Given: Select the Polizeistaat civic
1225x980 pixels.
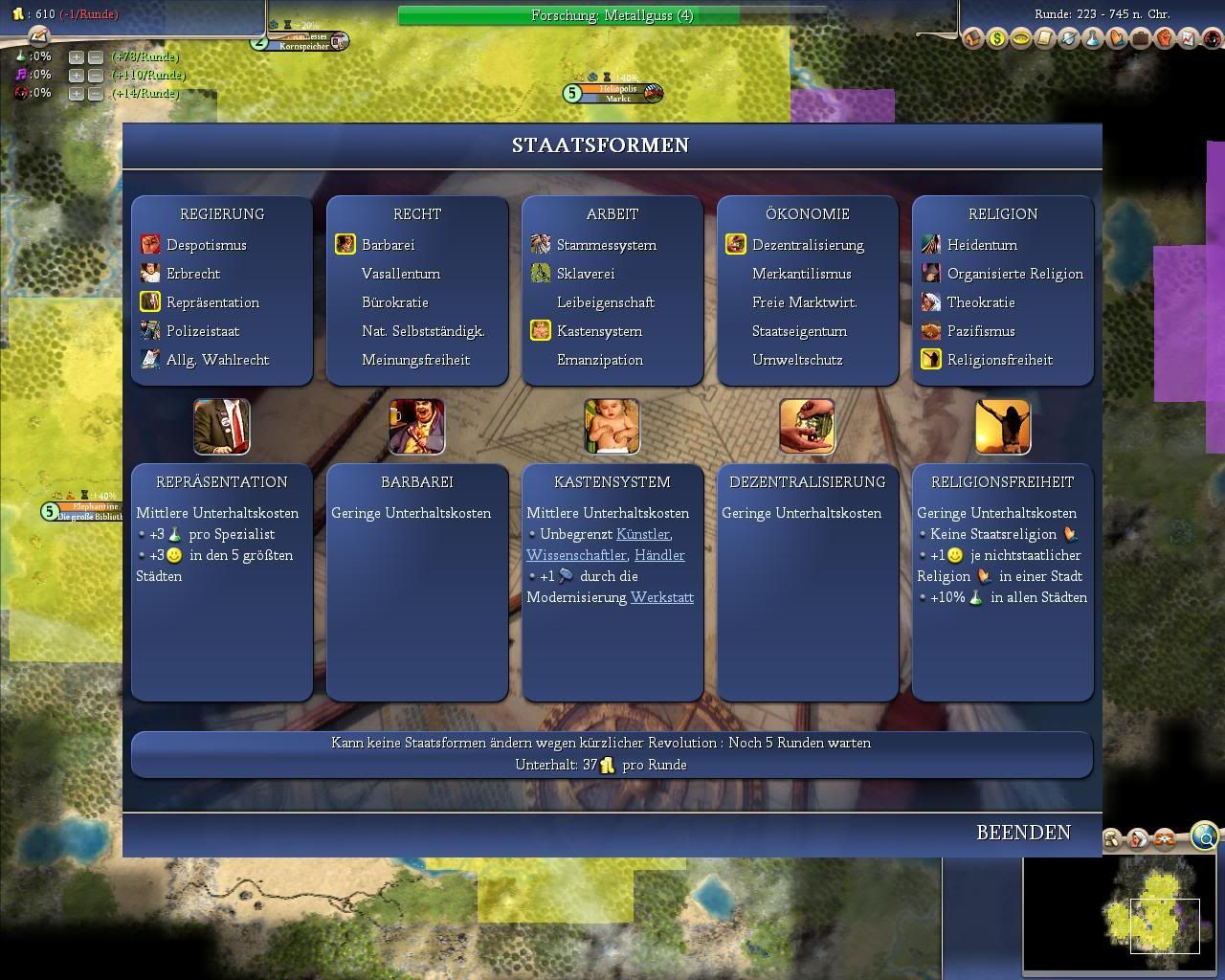Looking at the screenshot, I should tap(202, 331).
